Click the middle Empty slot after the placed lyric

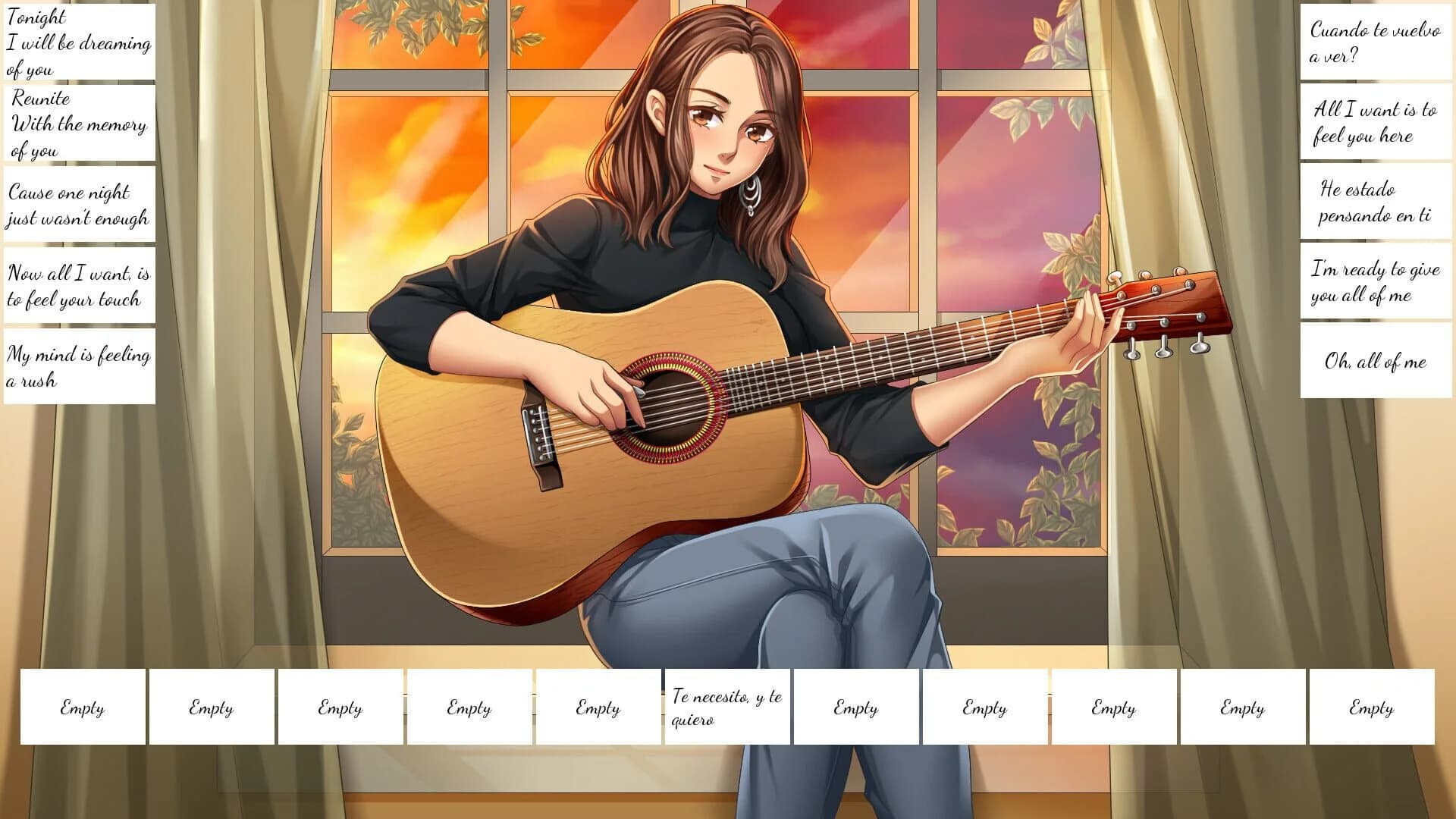(1112, 707)
